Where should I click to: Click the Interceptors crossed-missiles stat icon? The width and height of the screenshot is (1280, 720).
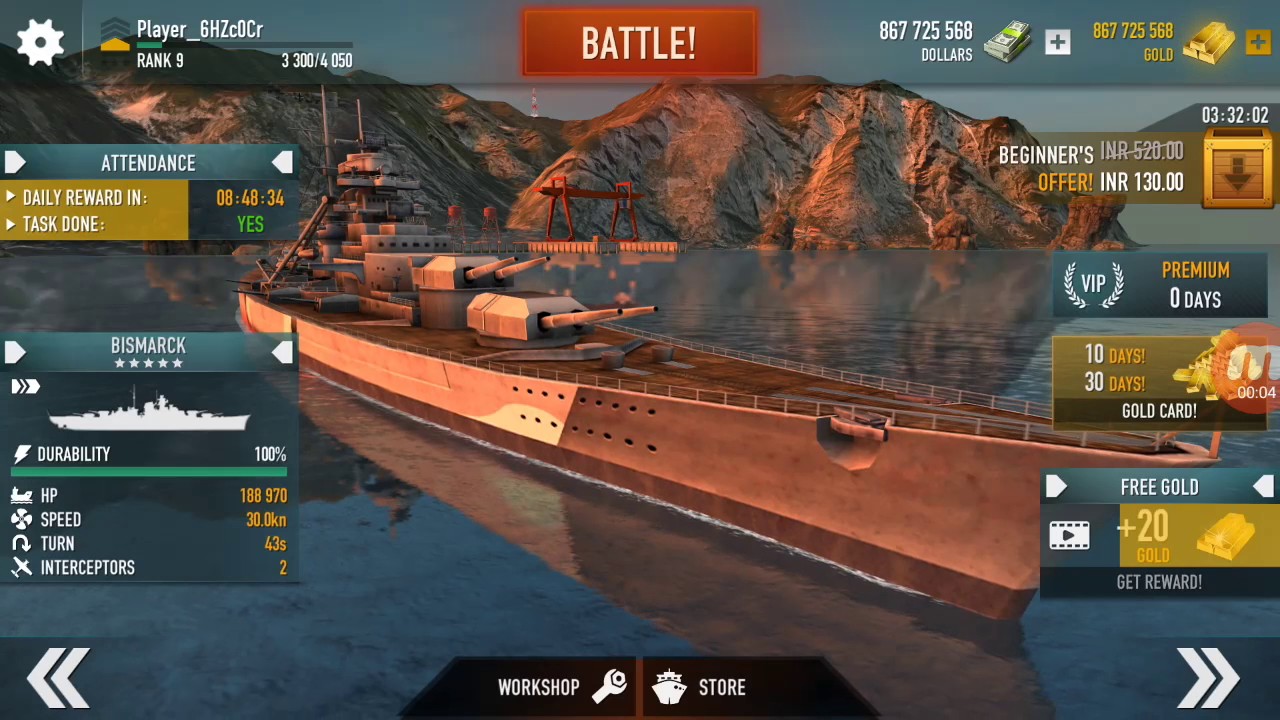tap(22, 567)
